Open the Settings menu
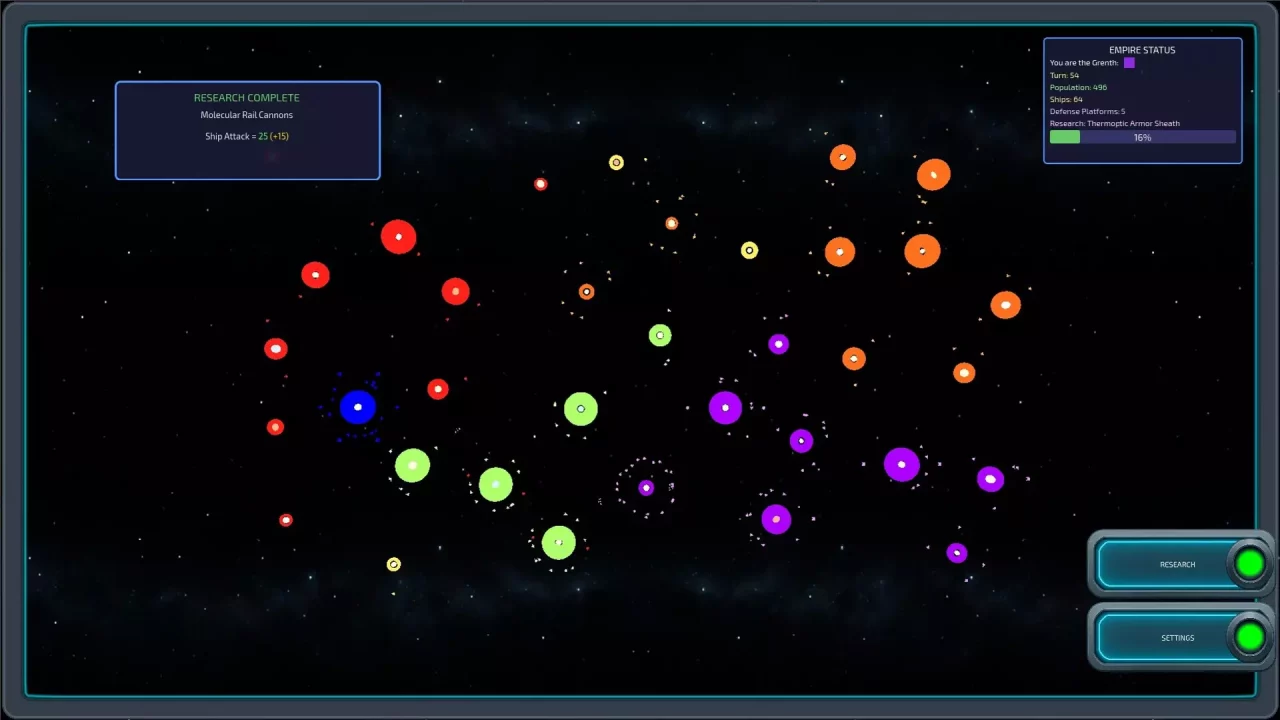 [x=1177, y=637]
